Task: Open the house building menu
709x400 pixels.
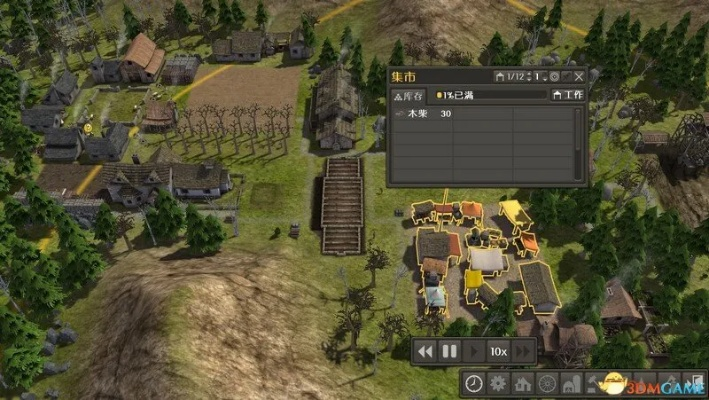Action: pos(522,383)
